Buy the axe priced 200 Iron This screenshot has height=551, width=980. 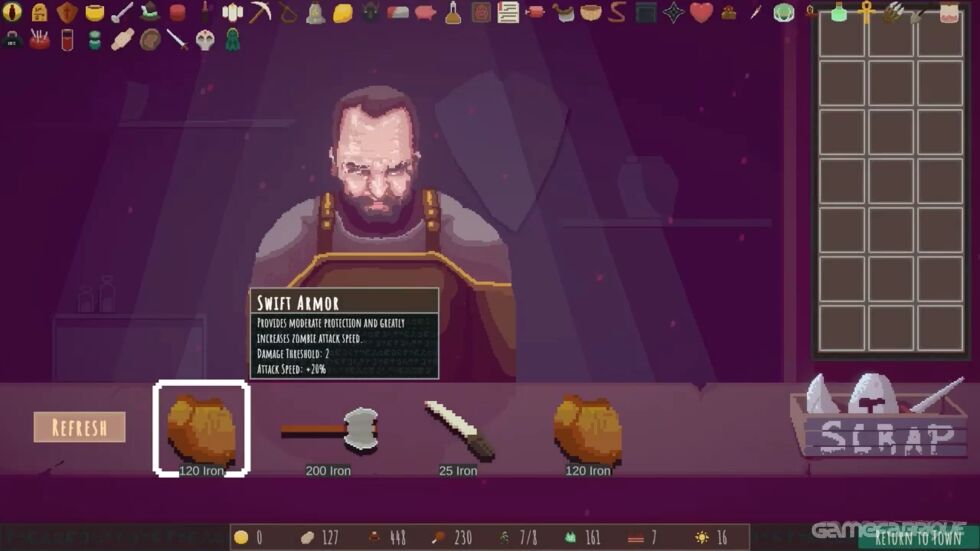coord(328,430)
